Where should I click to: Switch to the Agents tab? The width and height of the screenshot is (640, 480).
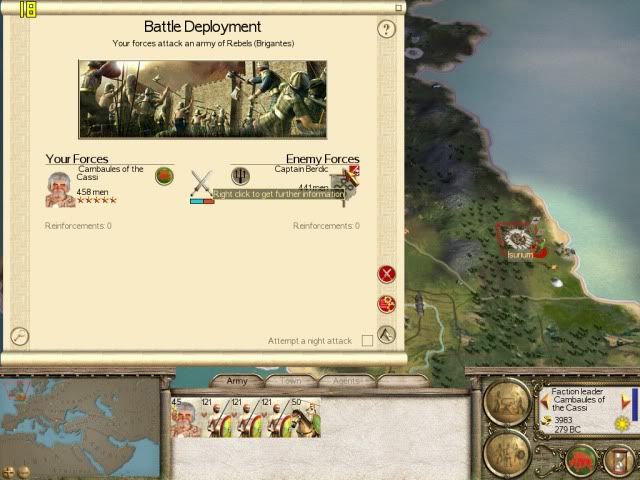(x=345, y=381)
